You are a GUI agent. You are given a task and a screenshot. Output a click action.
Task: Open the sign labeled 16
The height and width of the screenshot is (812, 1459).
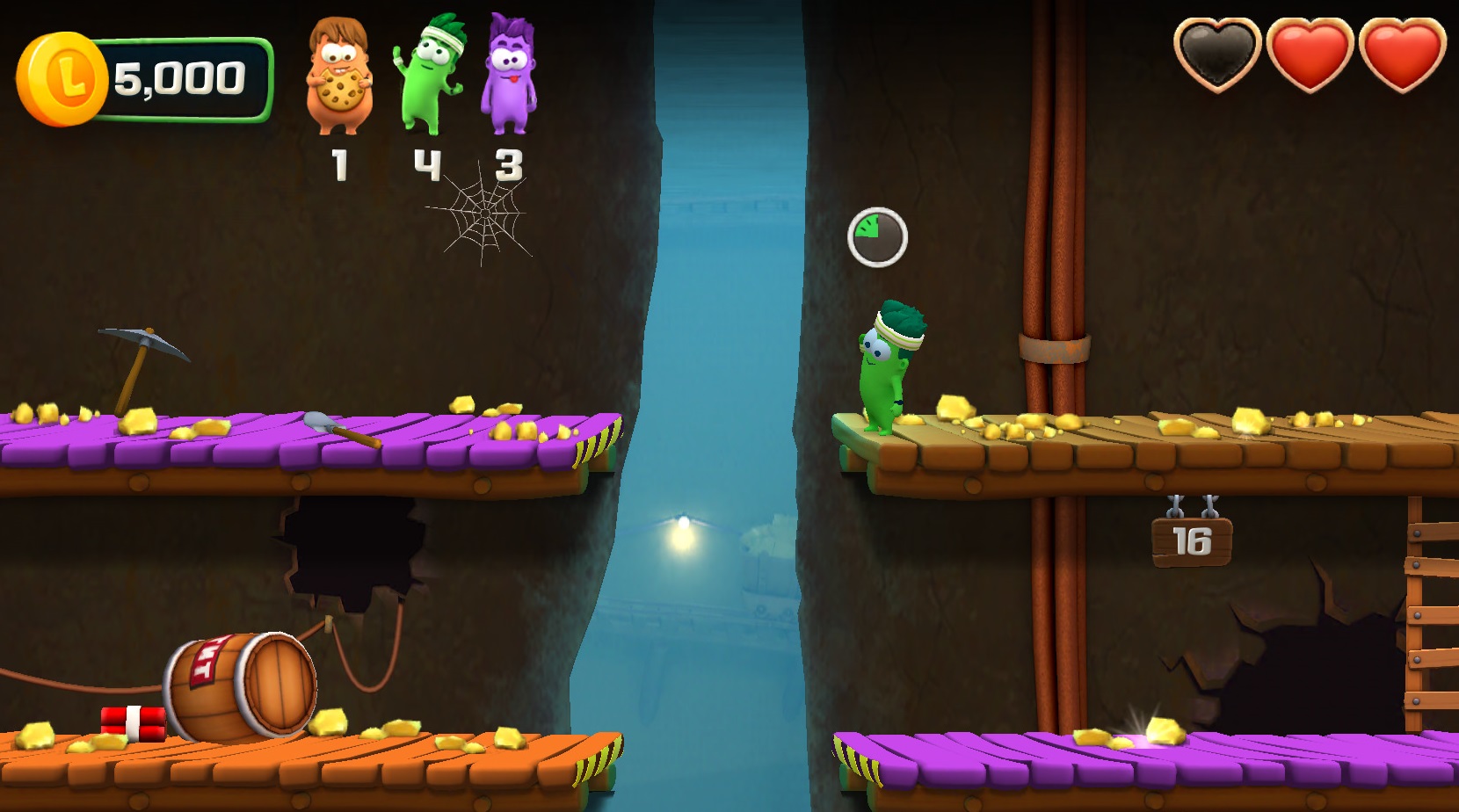[1192, 543]
